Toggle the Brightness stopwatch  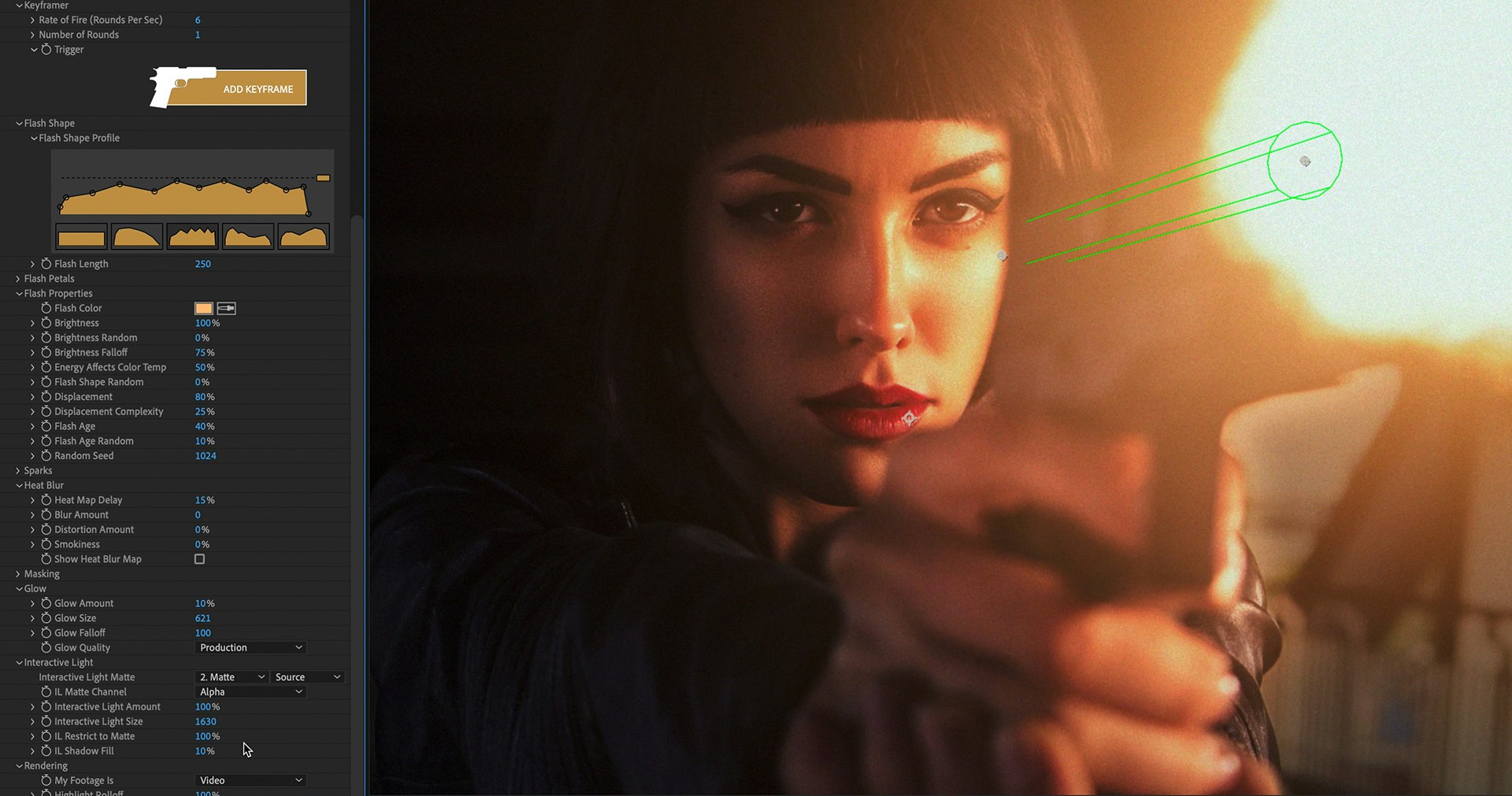(x=46, y=323)
